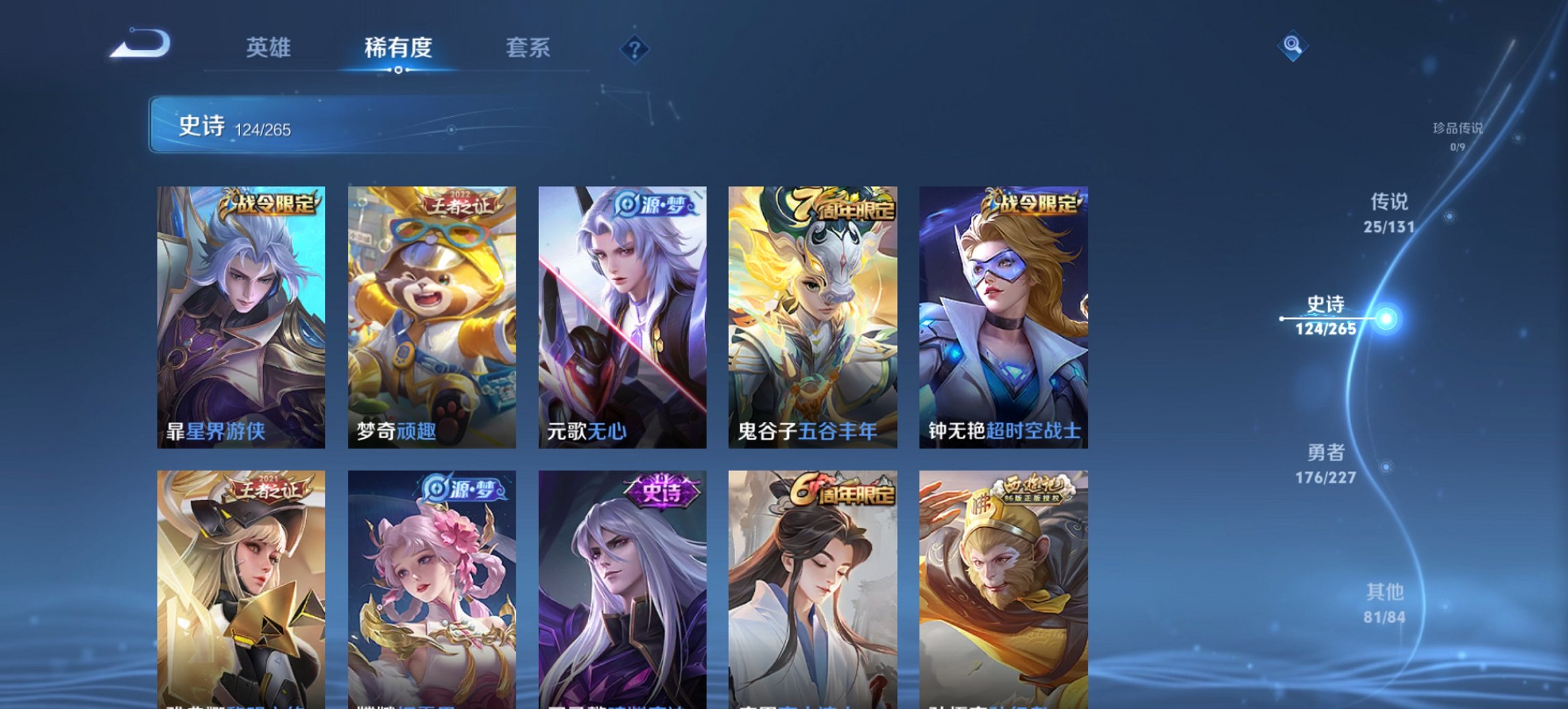Switch to the 套系 tab
Screen dimensions: 1568x709
[529, 48]
